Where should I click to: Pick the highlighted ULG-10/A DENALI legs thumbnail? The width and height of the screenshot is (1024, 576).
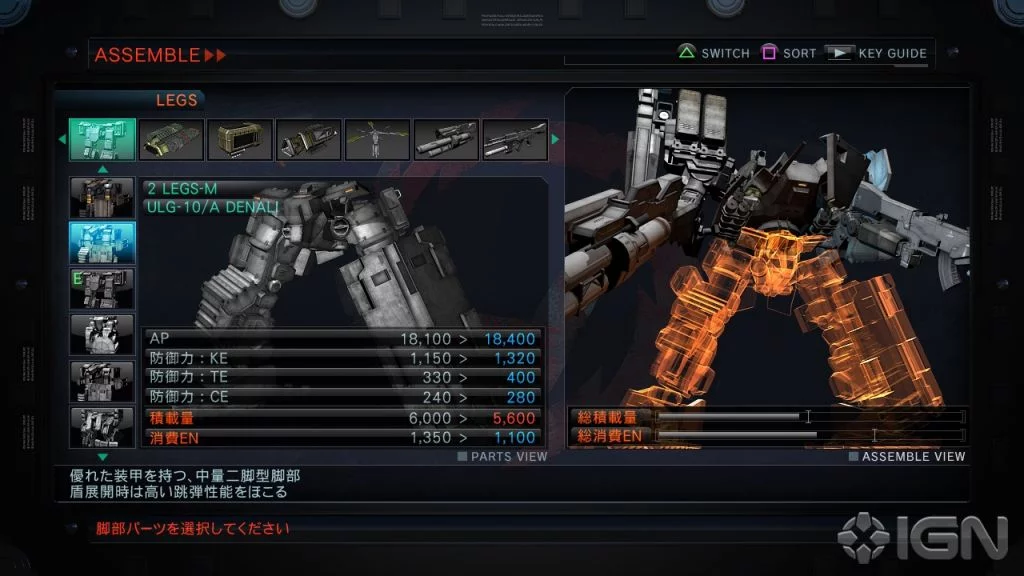tap(102, 243)
